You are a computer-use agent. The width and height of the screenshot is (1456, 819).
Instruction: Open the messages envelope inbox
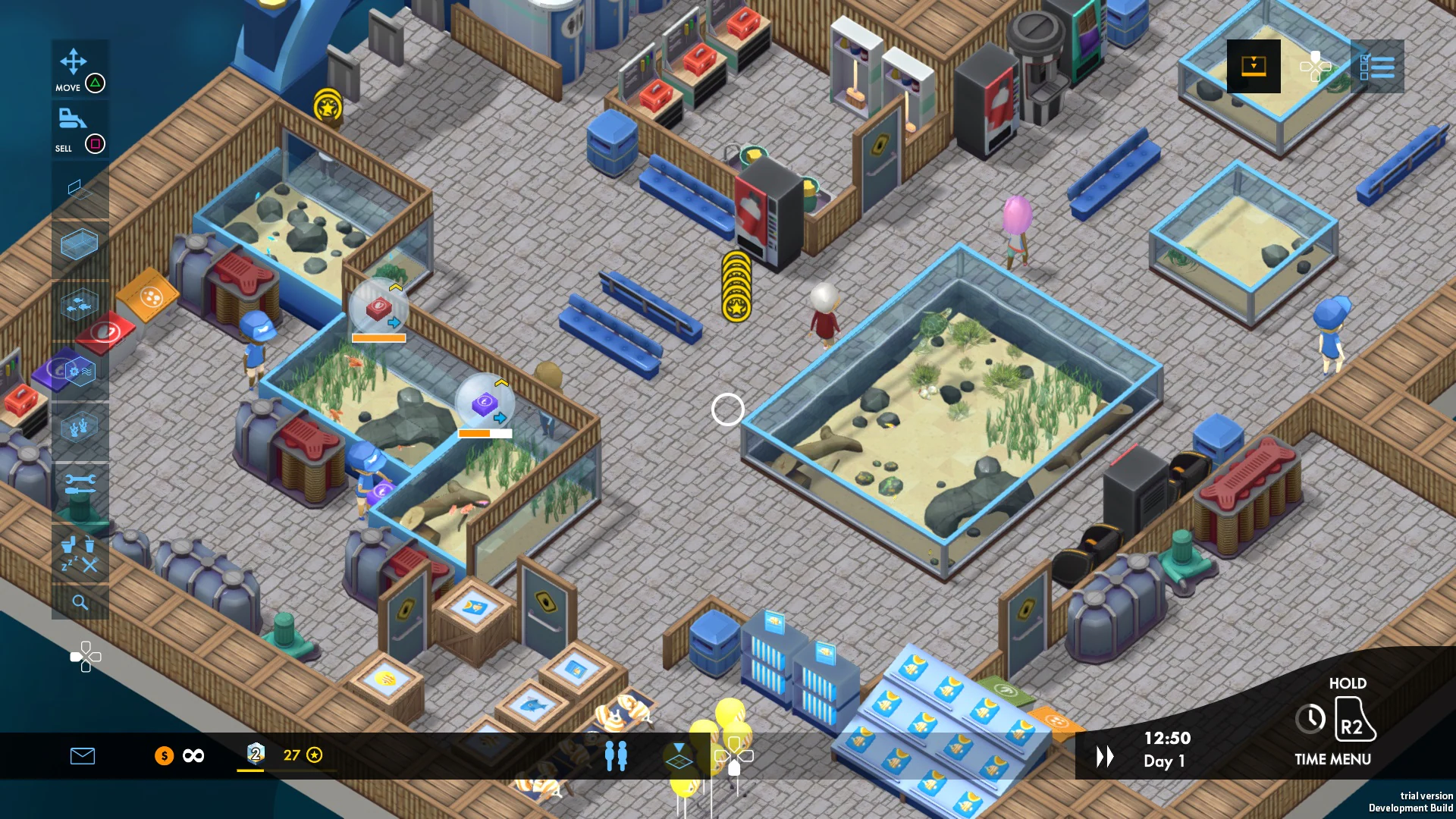tap(83, 755)
